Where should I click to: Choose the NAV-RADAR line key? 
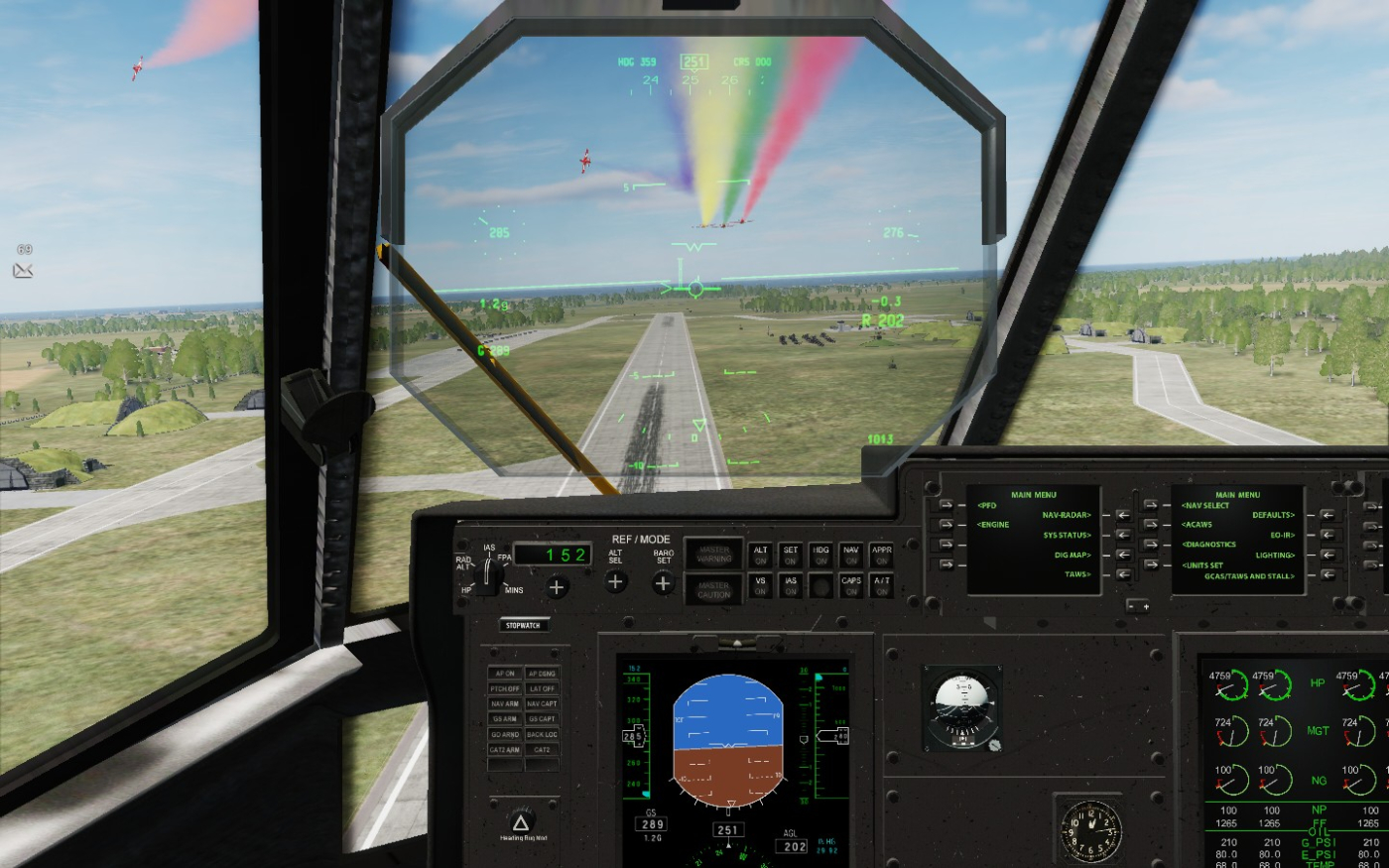[x=1122, y=515]
